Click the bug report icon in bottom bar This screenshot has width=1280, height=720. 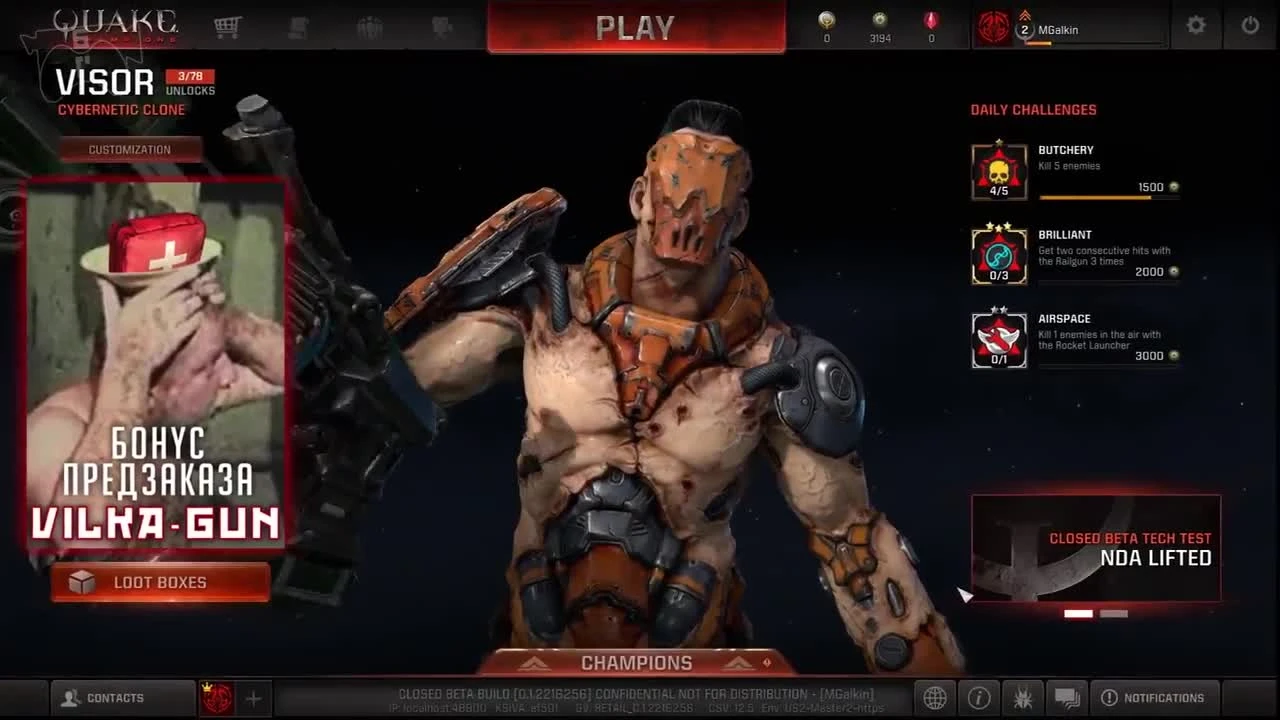click(x=1022, y=697)
